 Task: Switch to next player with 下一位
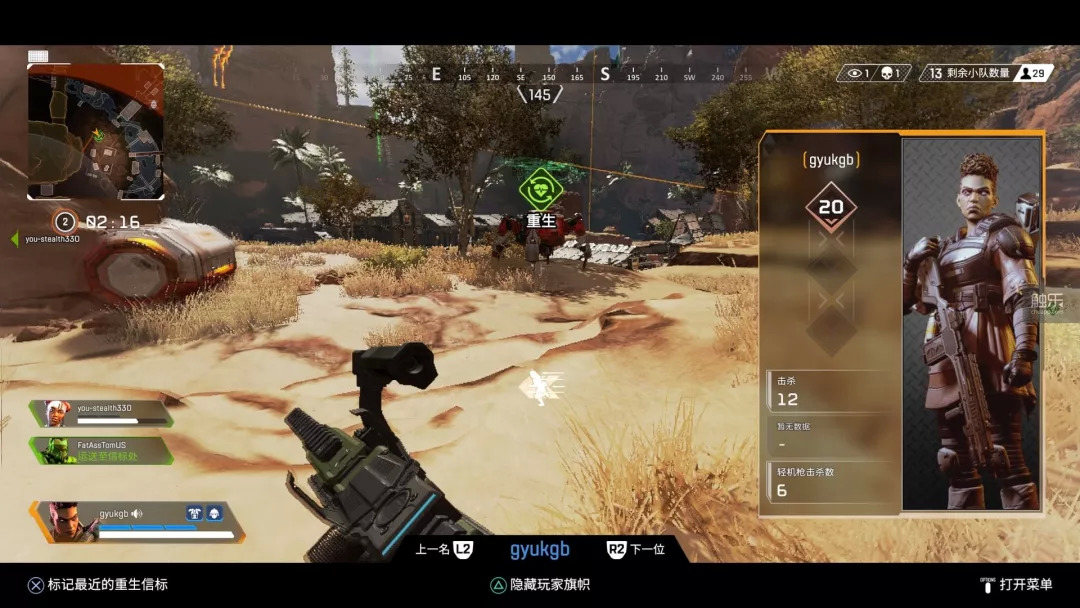pyautogui.click(x=636, y=549)
